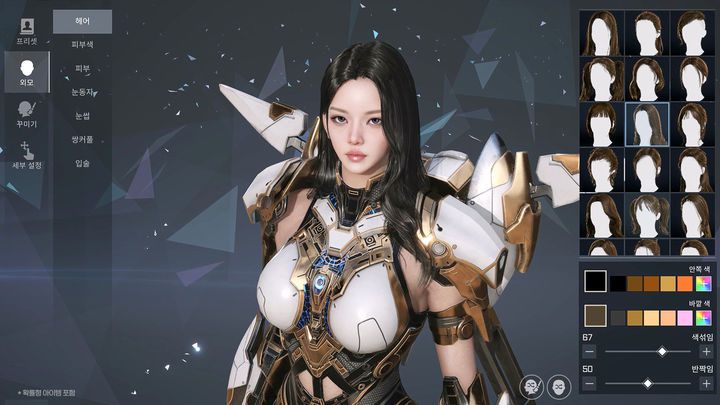Open the 쌍커풀 eyelid category
Viewport: 720px width, 405px height.
tap(82, 139)
